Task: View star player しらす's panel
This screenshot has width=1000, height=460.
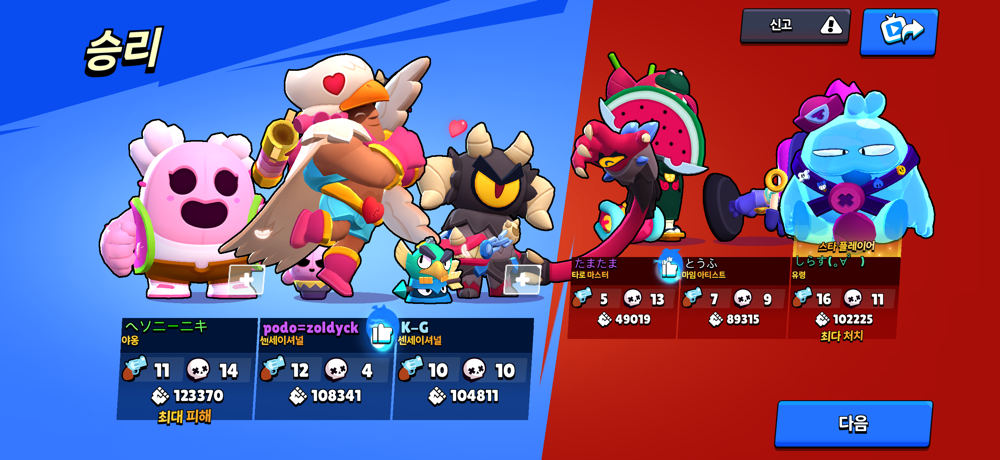Action: [x=843, y=297]
